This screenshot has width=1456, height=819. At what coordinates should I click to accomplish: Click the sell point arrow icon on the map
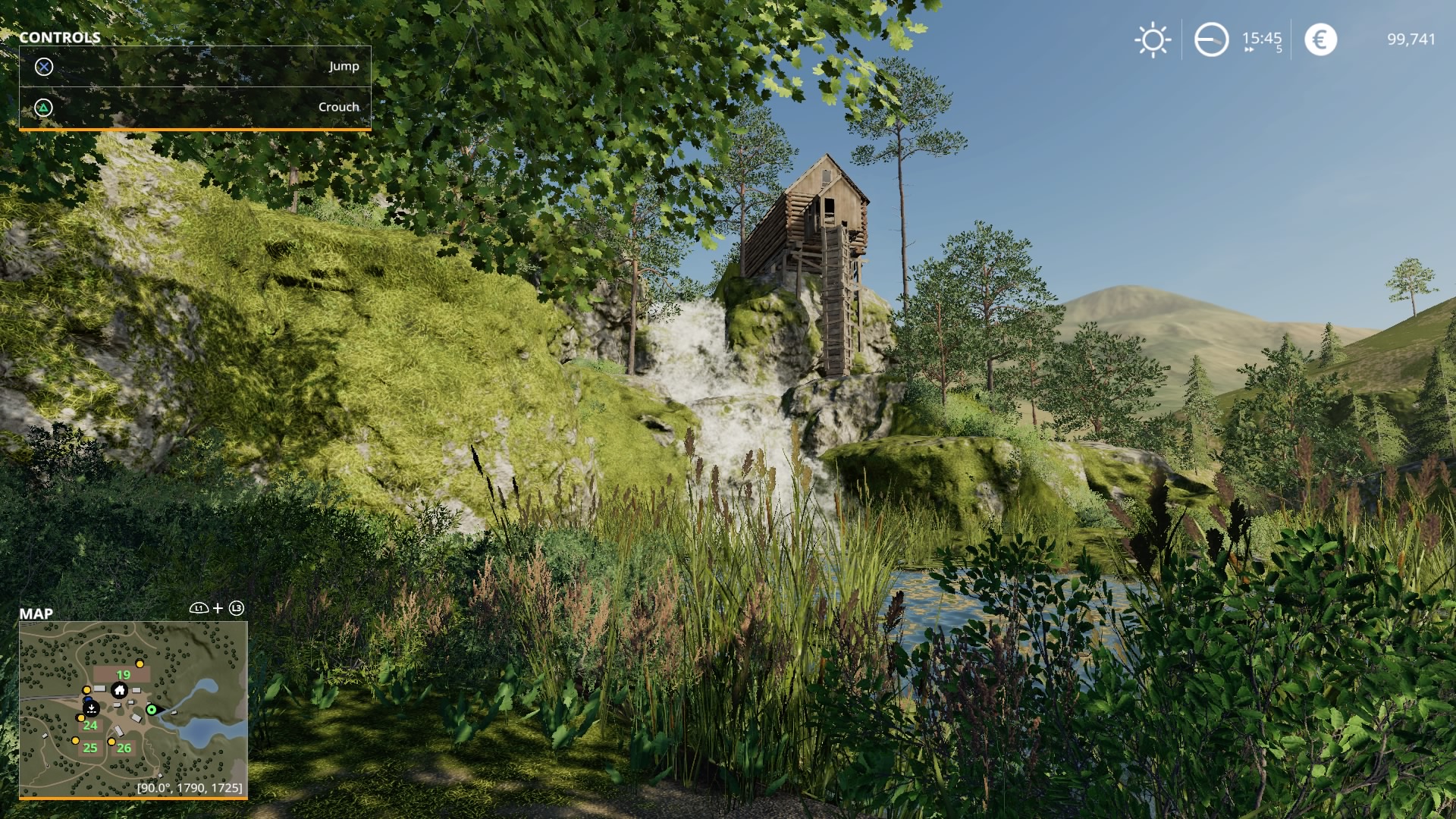coord(91,708)
